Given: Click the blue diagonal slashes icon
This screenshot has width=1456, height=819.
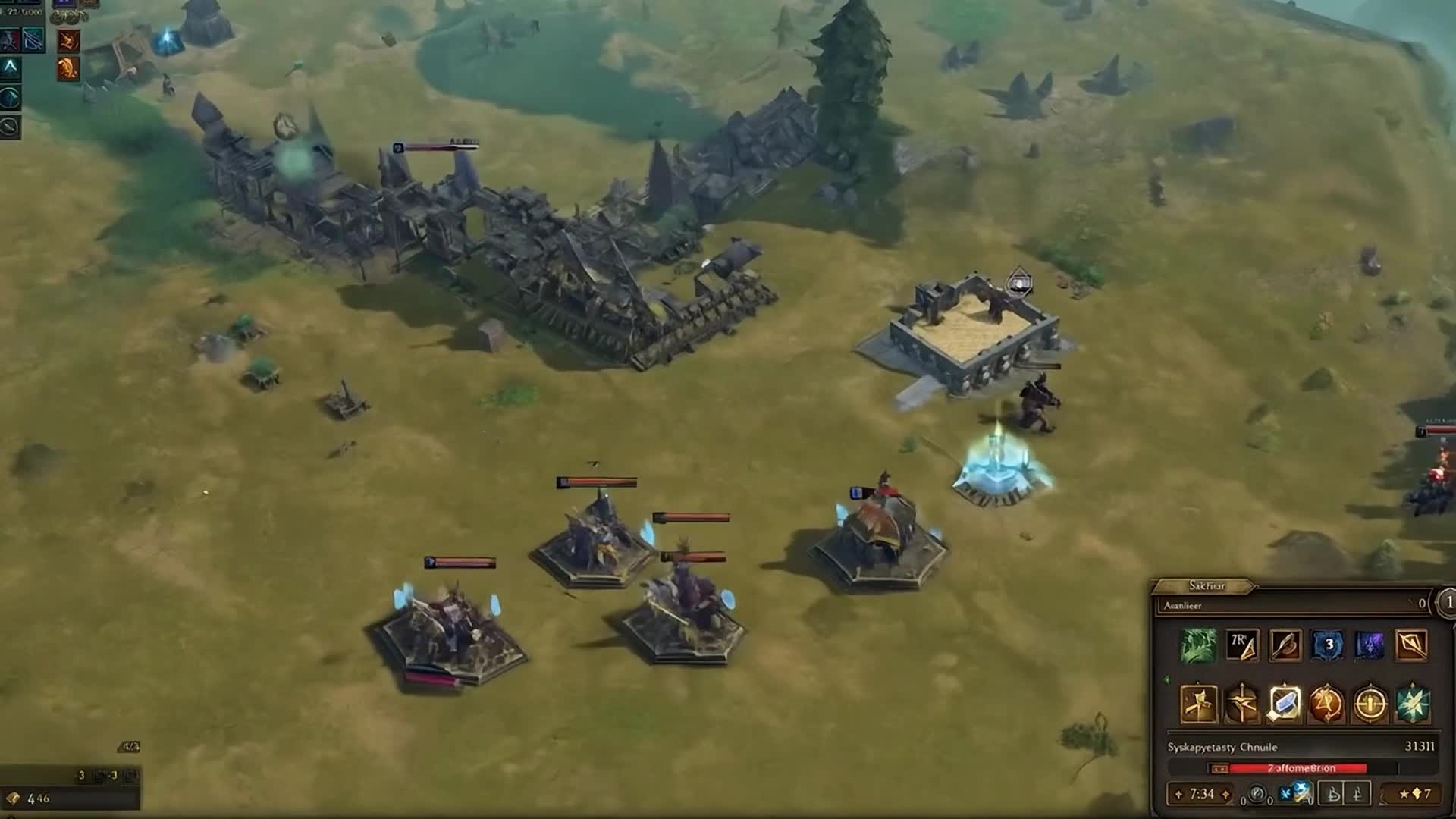Looking at the screenshot, I should pyautogui.click(x=33, y=39).
